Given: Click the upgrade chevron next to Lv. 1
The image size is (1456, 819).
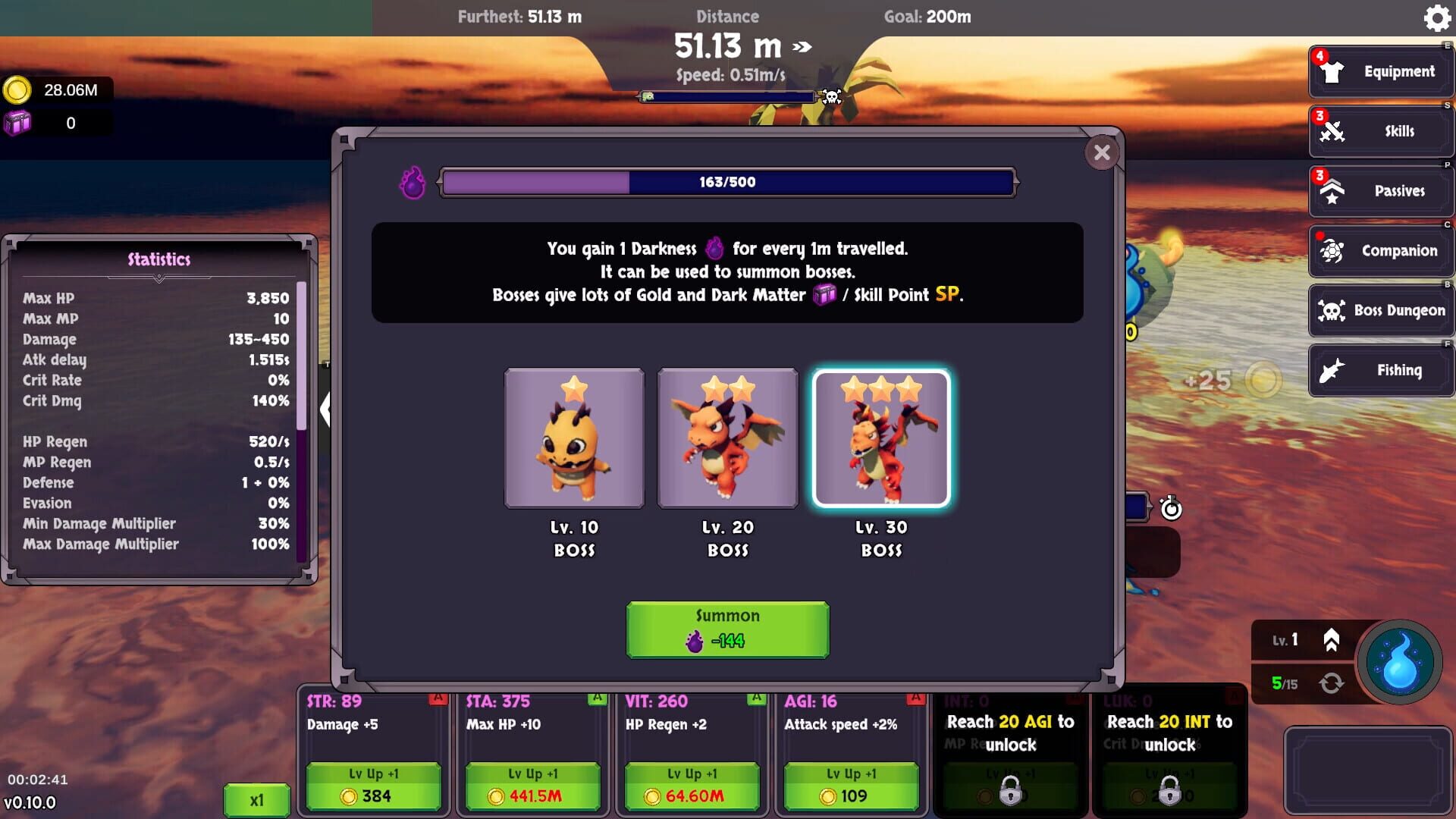Looking at the screenshot, I should click(1332, 639).
